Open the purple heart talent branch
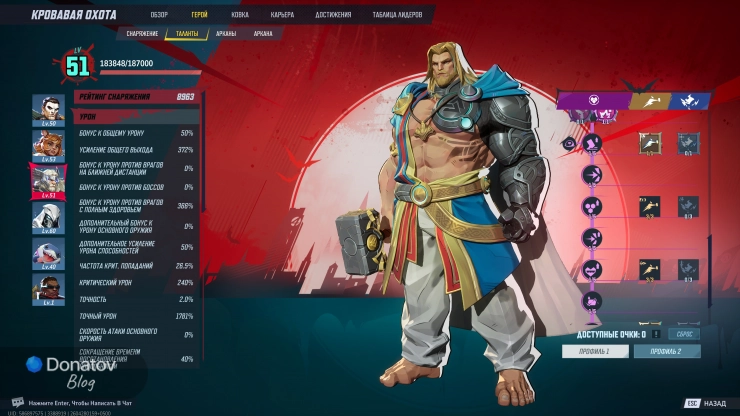This screenshot has width=740, height=416. [592, 100]
